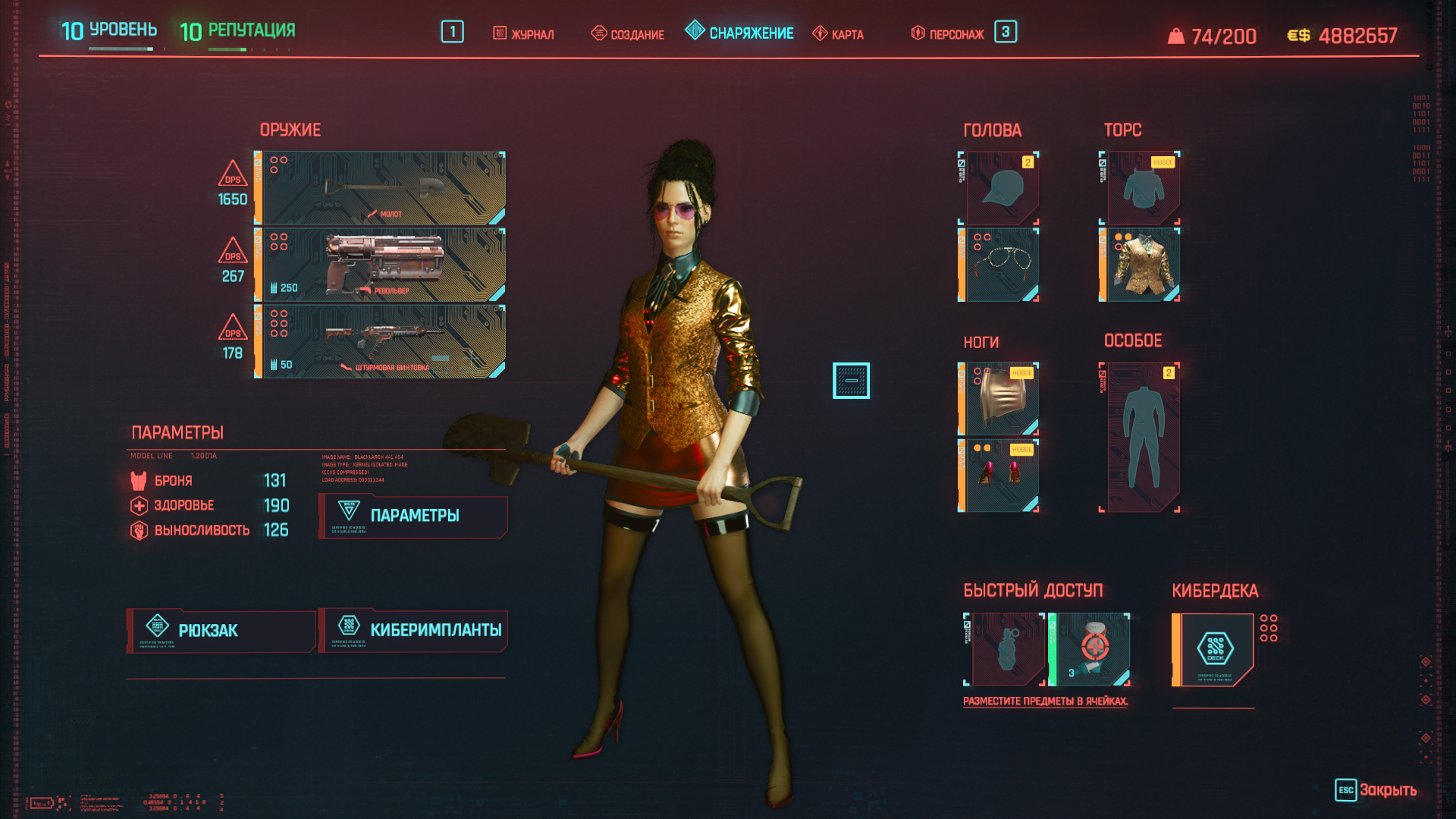This screenshot has height=819, width=1456.
Task: Switch to the Создание tab
Action: coord(628,34)
